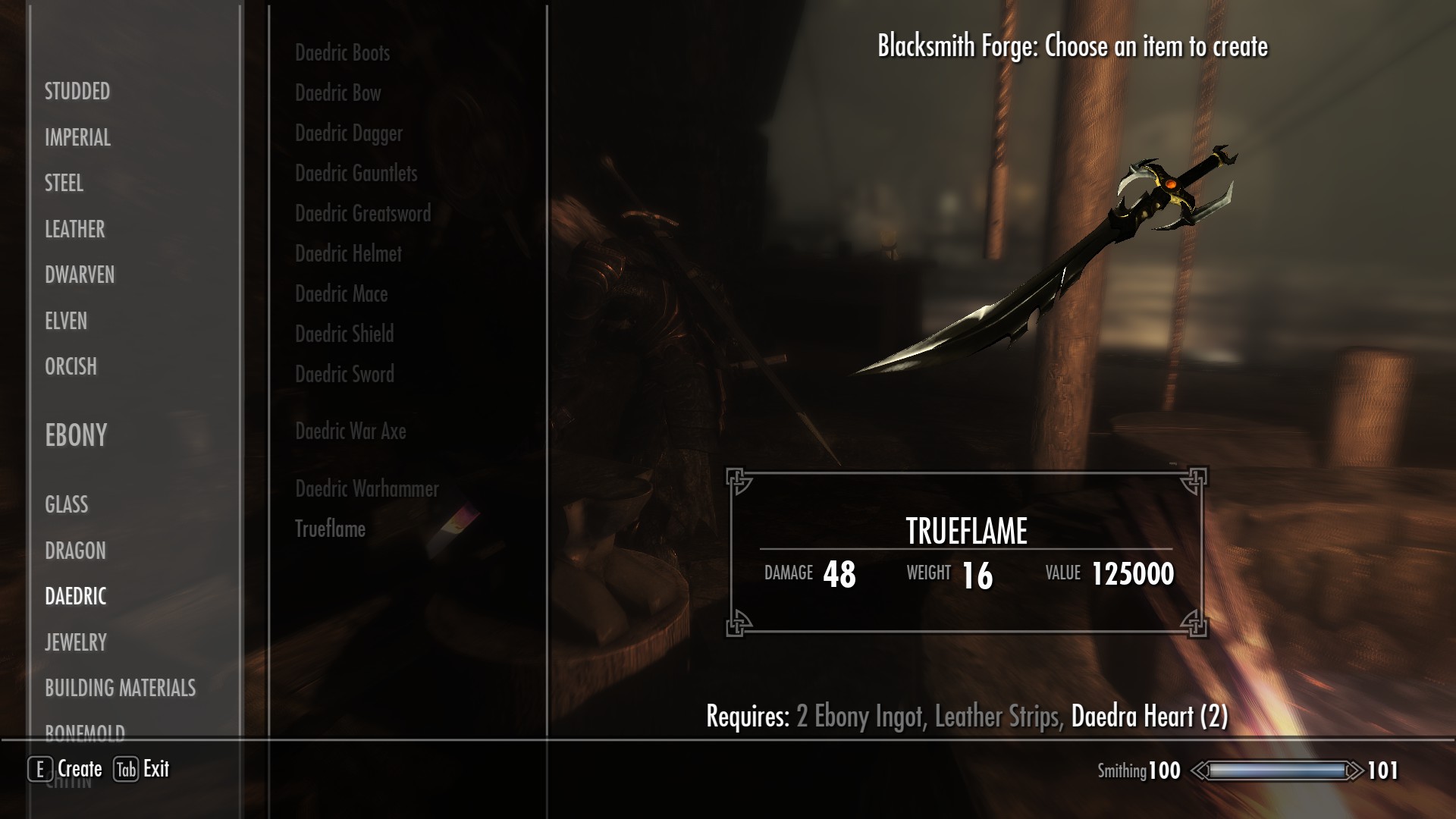Select the Jewelry category

pos(76,642)
